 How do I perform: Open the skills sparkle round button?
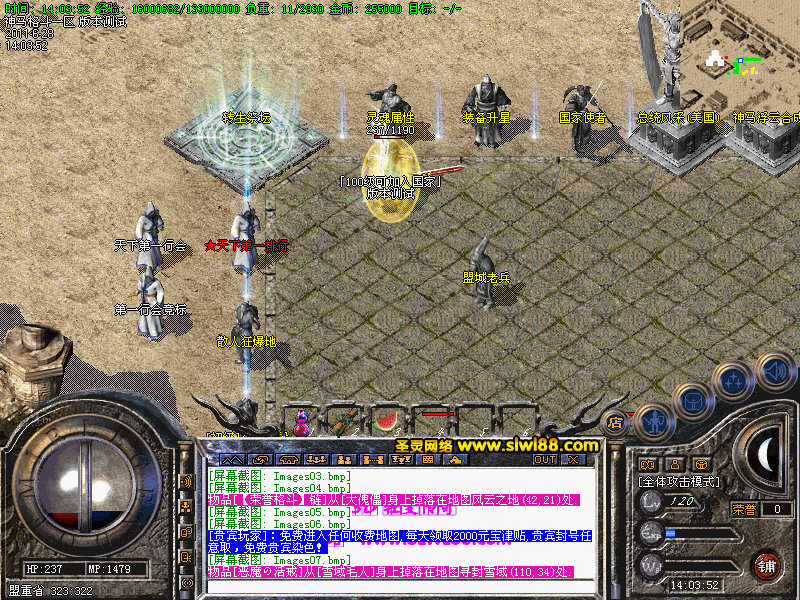(x=734, y=381)
